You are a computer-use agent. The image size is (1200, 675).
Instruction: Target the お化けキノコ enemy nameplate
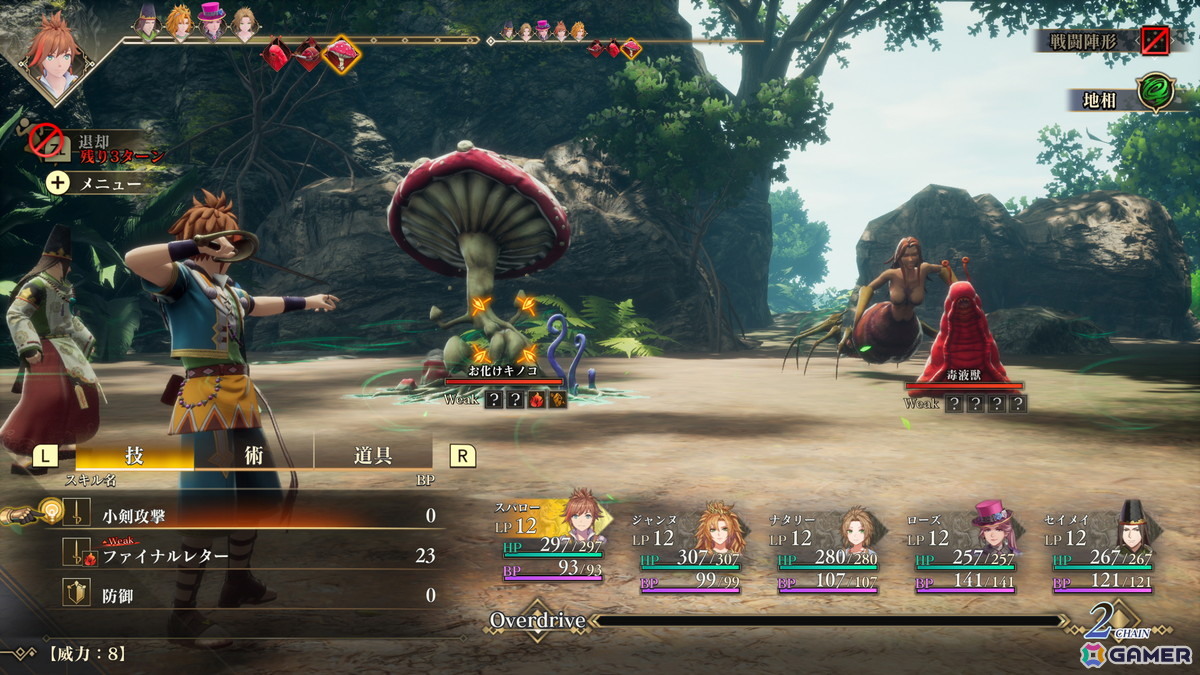[x=503, y=372]
